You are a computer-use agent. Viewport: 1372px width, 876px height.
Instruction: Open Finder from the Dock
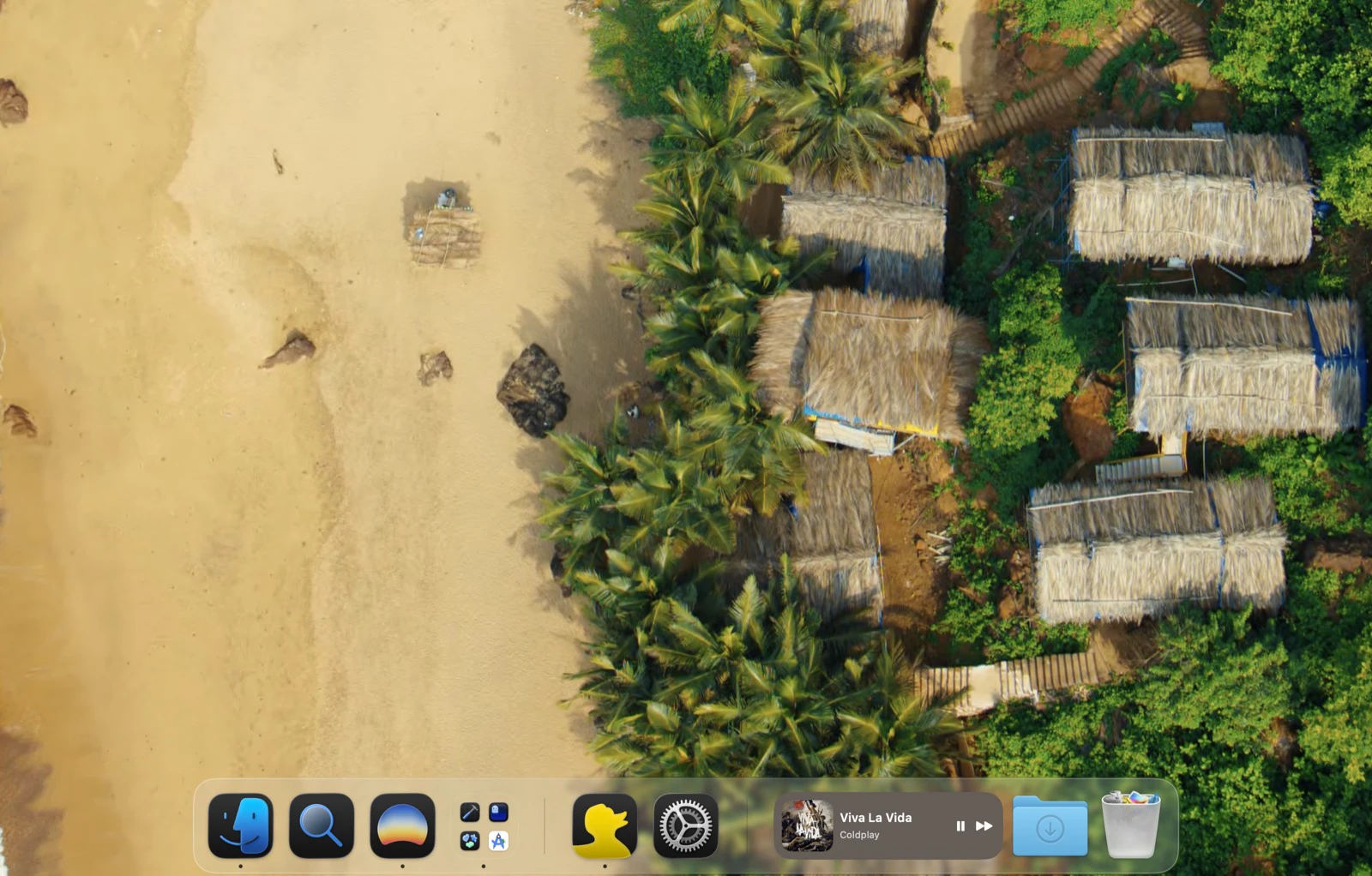pyautogui.click(x=242, y=825)
